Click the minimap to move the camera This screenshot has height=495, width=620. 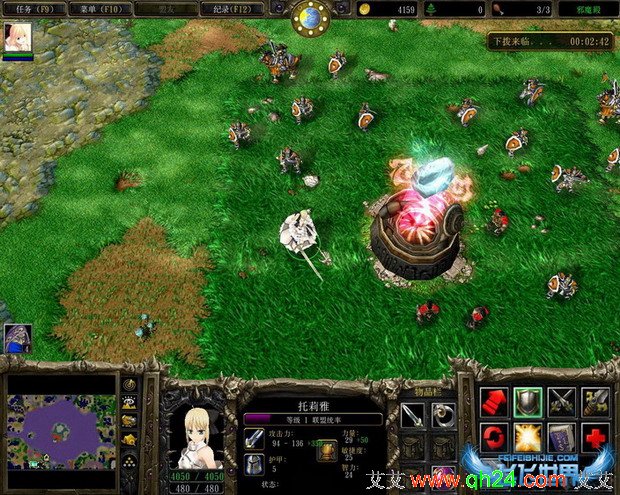(60, 430)
